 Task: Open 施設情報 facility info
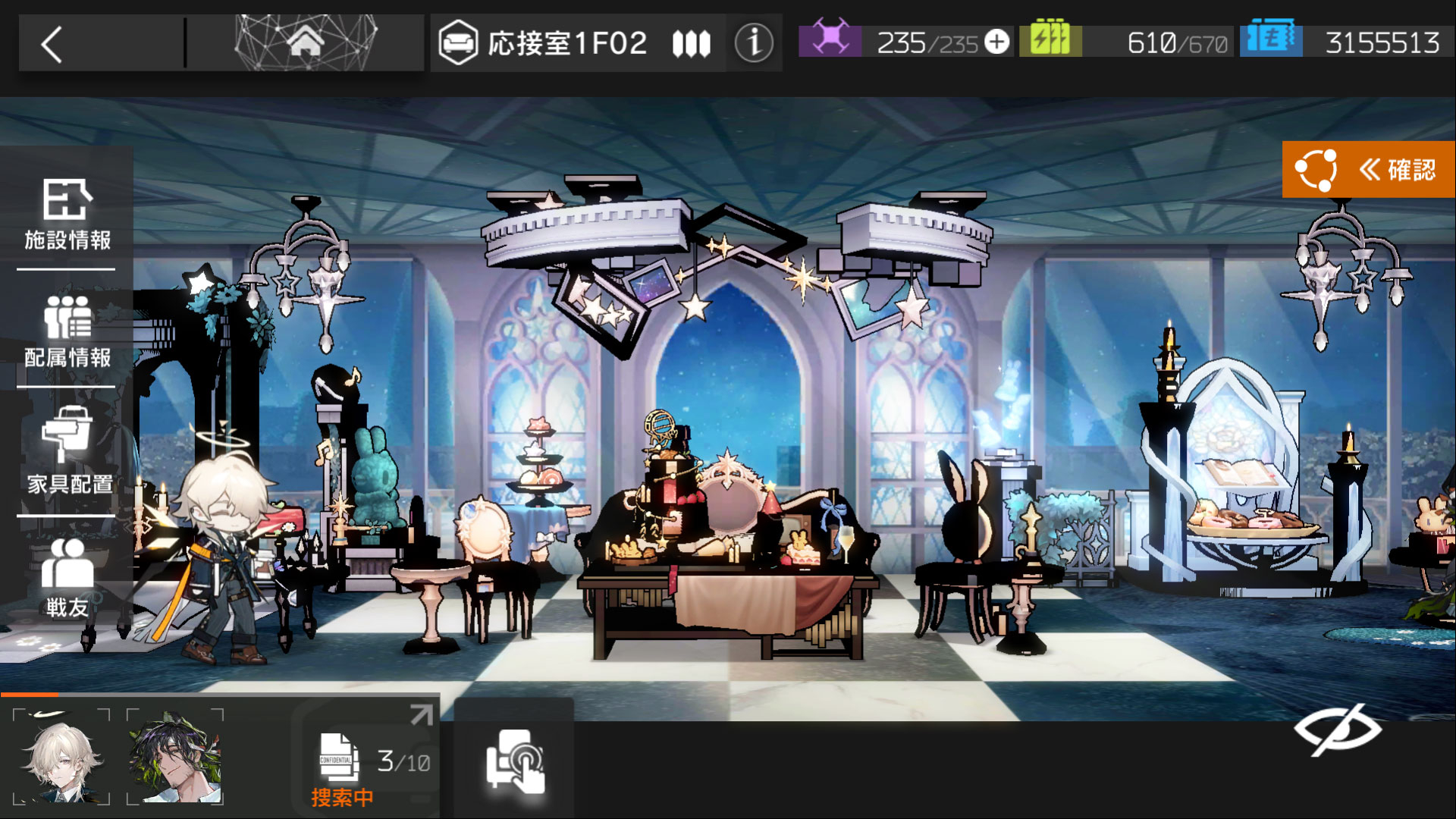tap(67, 215)
